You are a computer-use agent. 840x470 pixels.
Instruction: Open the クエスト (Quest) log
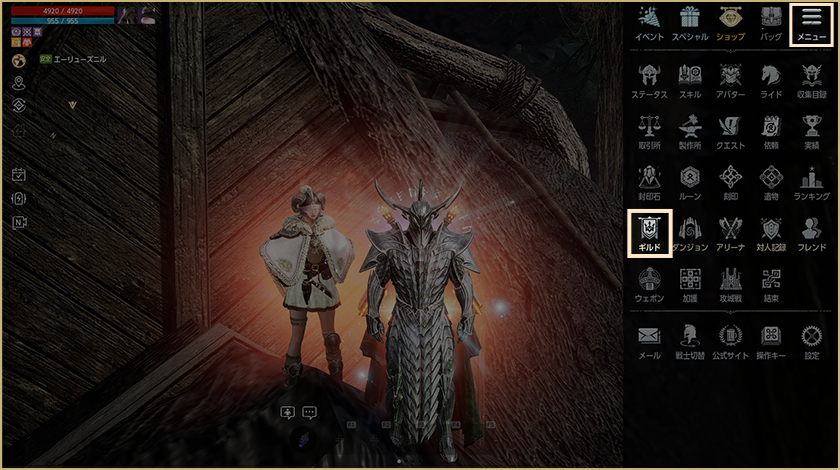pos(731,130)
